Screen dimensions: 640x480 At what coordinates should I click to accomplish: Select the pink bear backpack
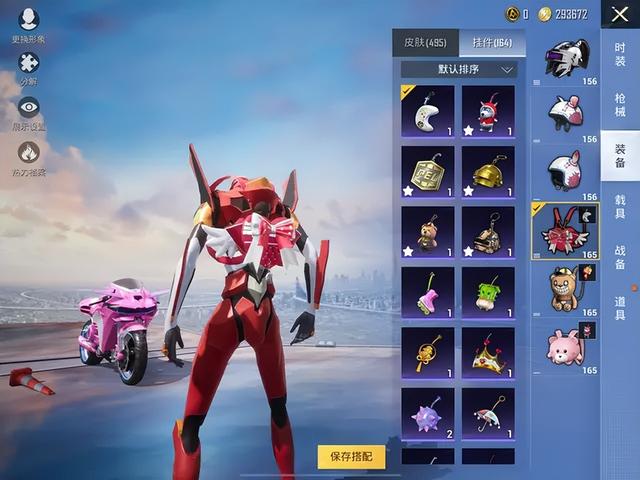click(565, 346)
